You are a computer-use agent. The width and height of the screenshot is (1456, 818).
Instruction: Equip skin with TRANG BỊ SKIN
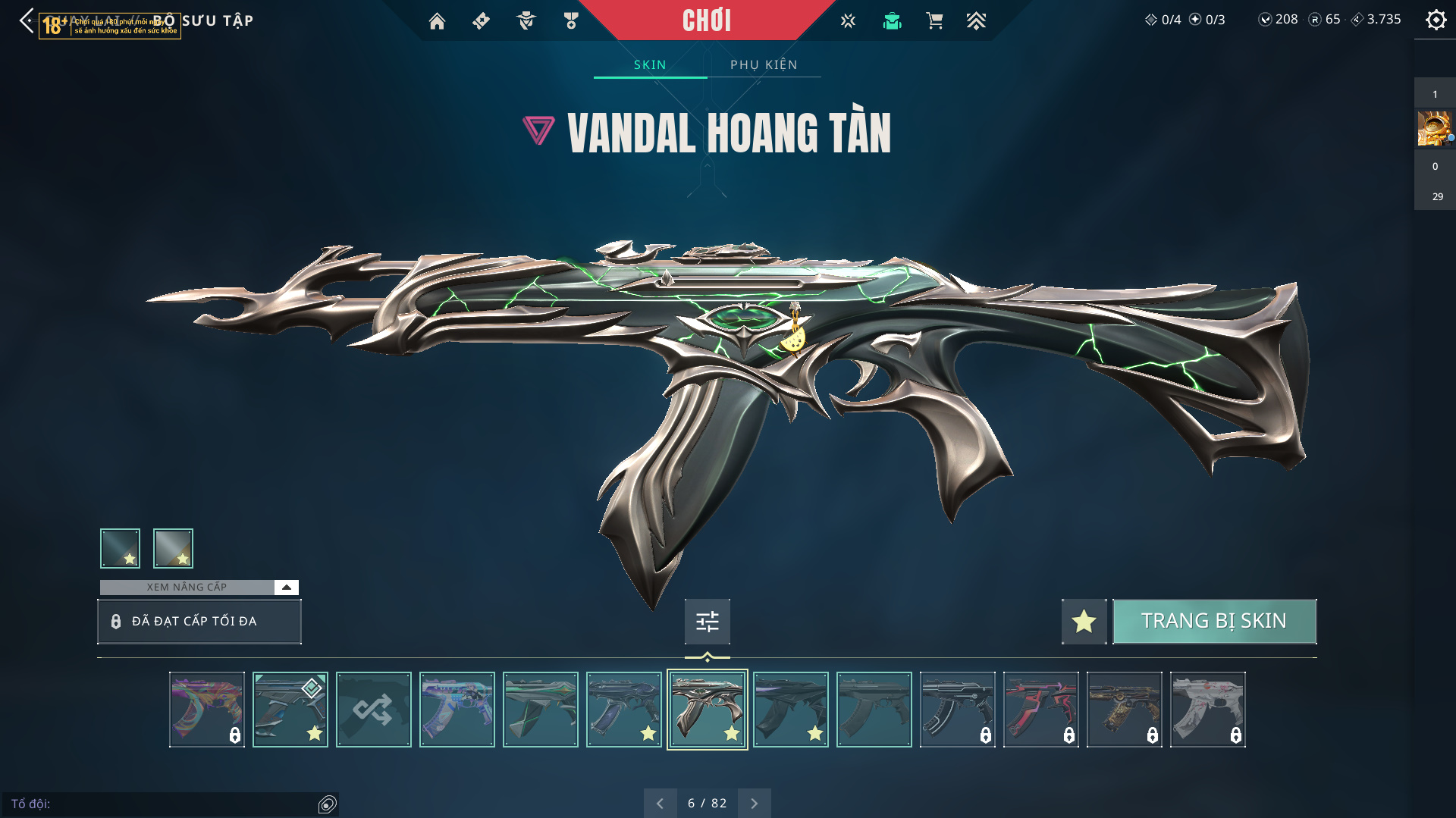click(1213, 621)
